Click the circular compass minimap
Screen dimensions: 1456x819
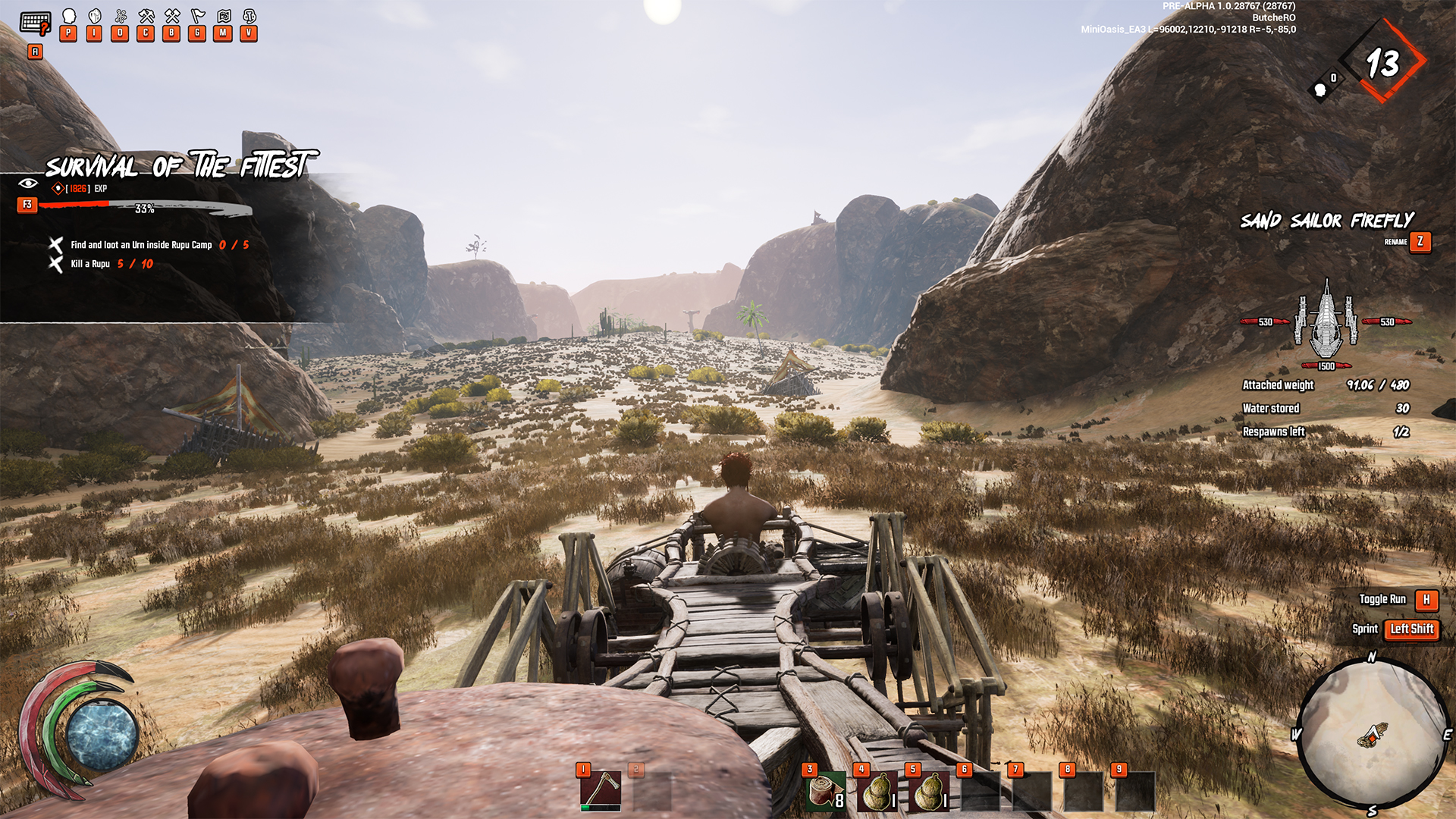point(1373,733)
